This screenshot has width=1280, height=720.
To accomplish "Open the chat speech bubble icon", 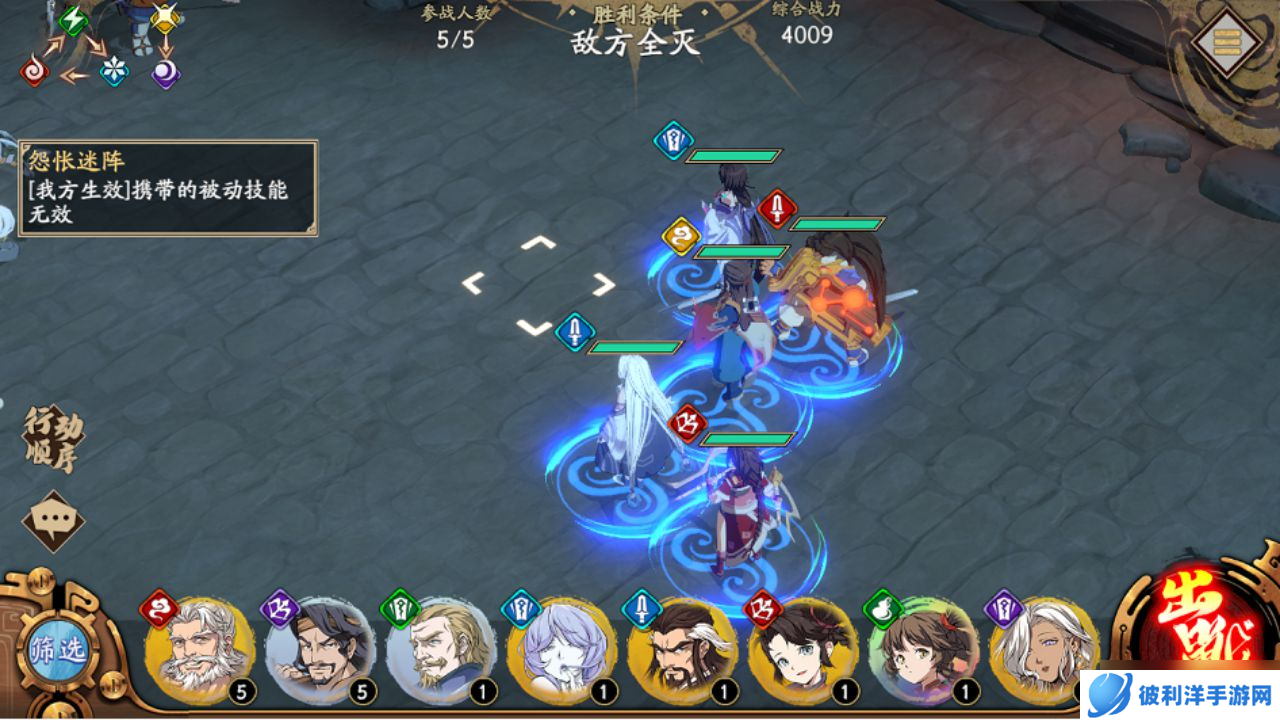I will 53,520.
